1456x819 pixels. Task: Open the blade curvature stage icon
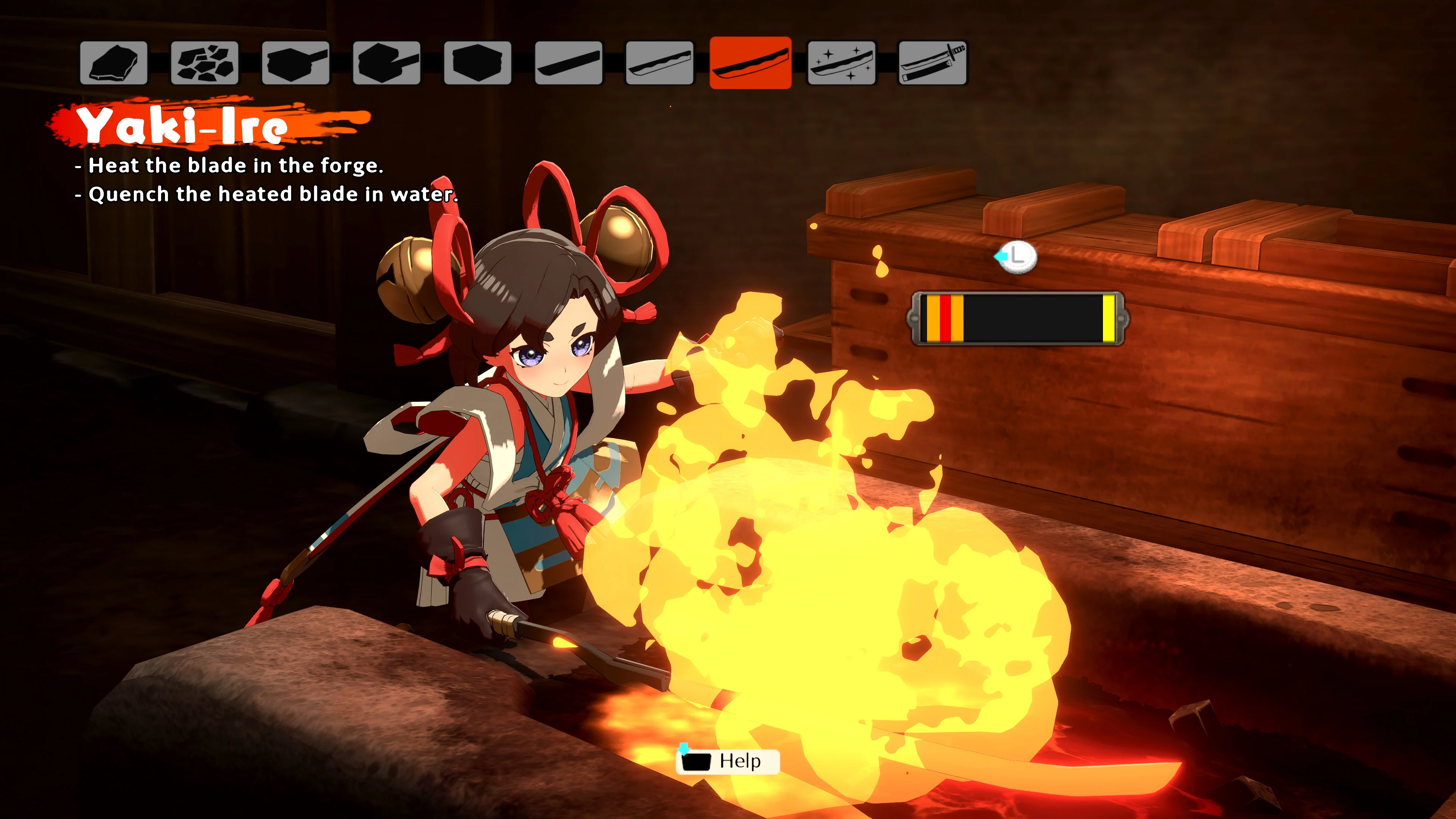(660, 63)
